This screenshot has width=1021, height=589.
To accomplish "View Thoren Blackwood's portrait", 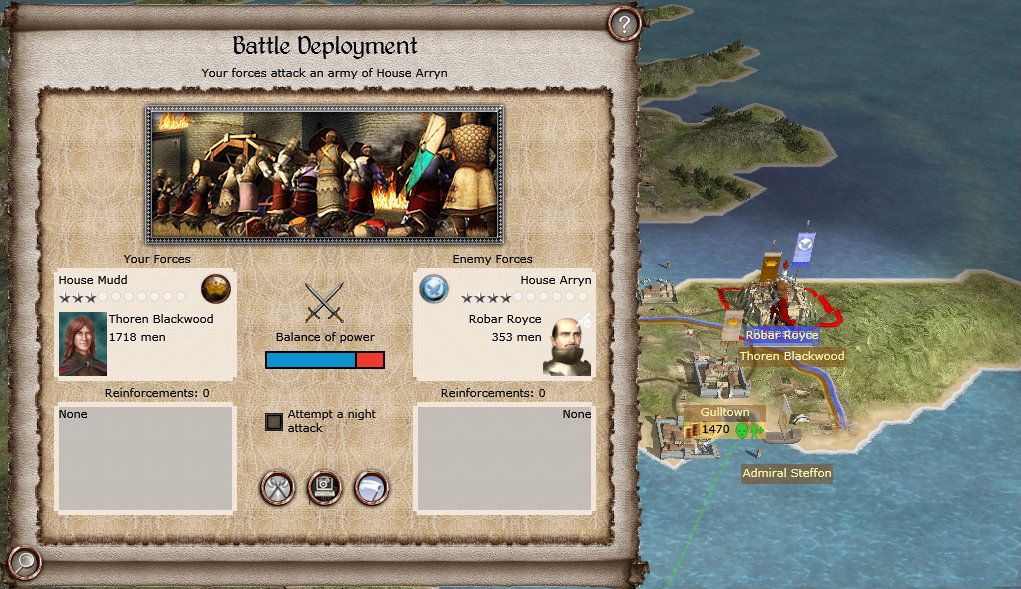I will tap(83, 344).
